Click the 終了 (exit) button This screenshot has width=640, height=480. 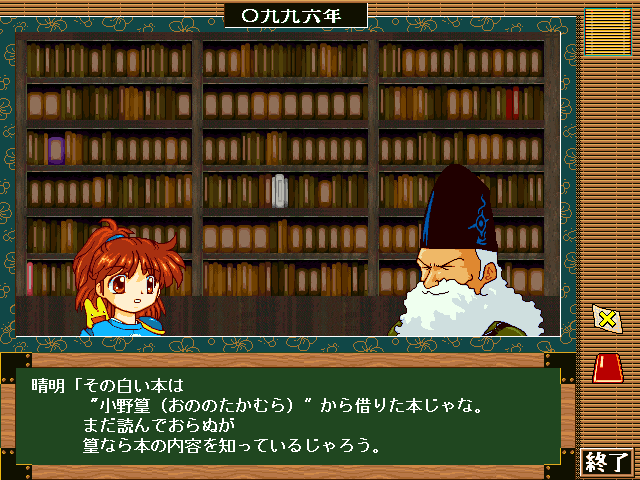[x=607, y=462]
